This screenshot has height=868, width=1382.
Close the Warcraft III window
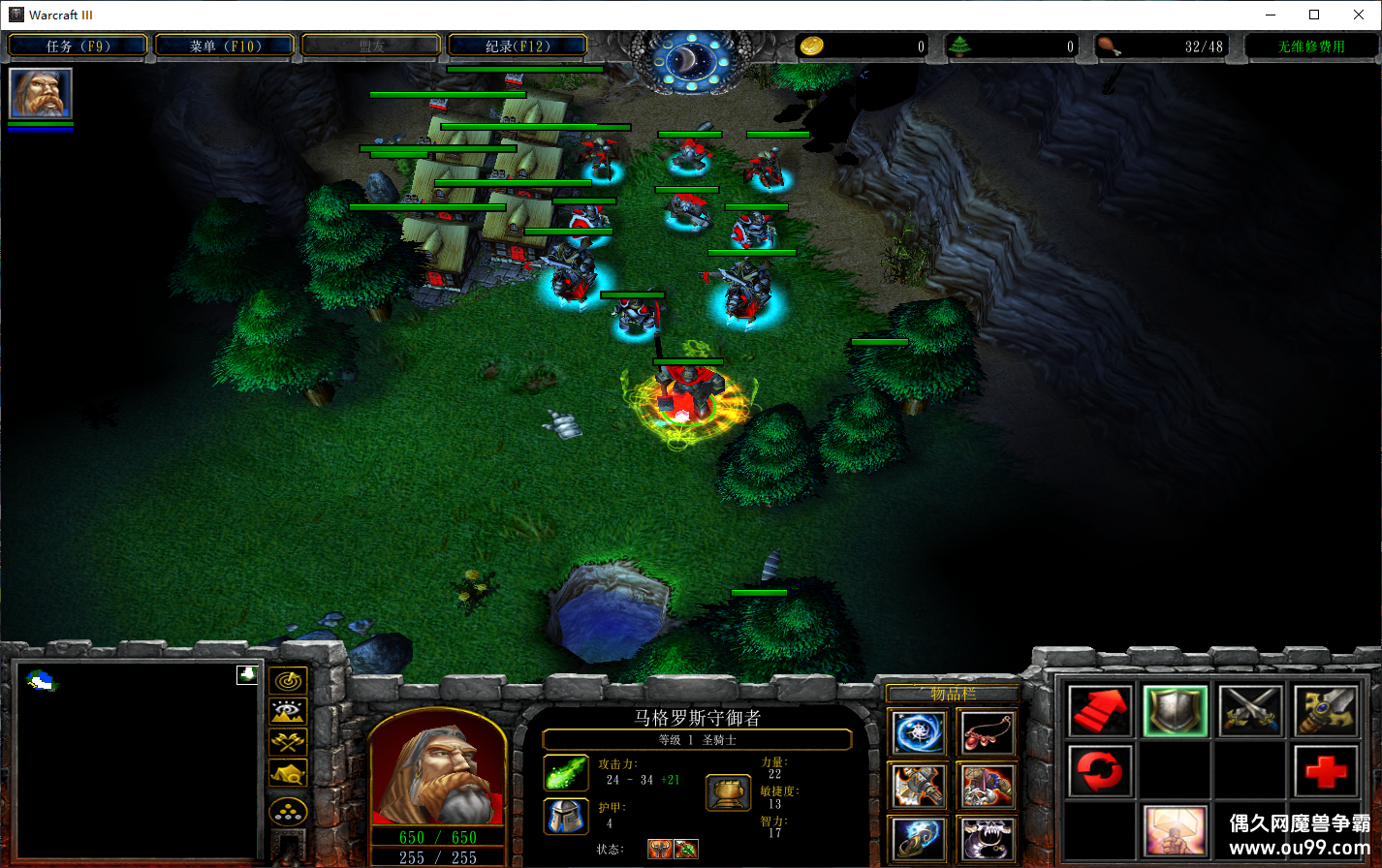(x=1359, y=15)
